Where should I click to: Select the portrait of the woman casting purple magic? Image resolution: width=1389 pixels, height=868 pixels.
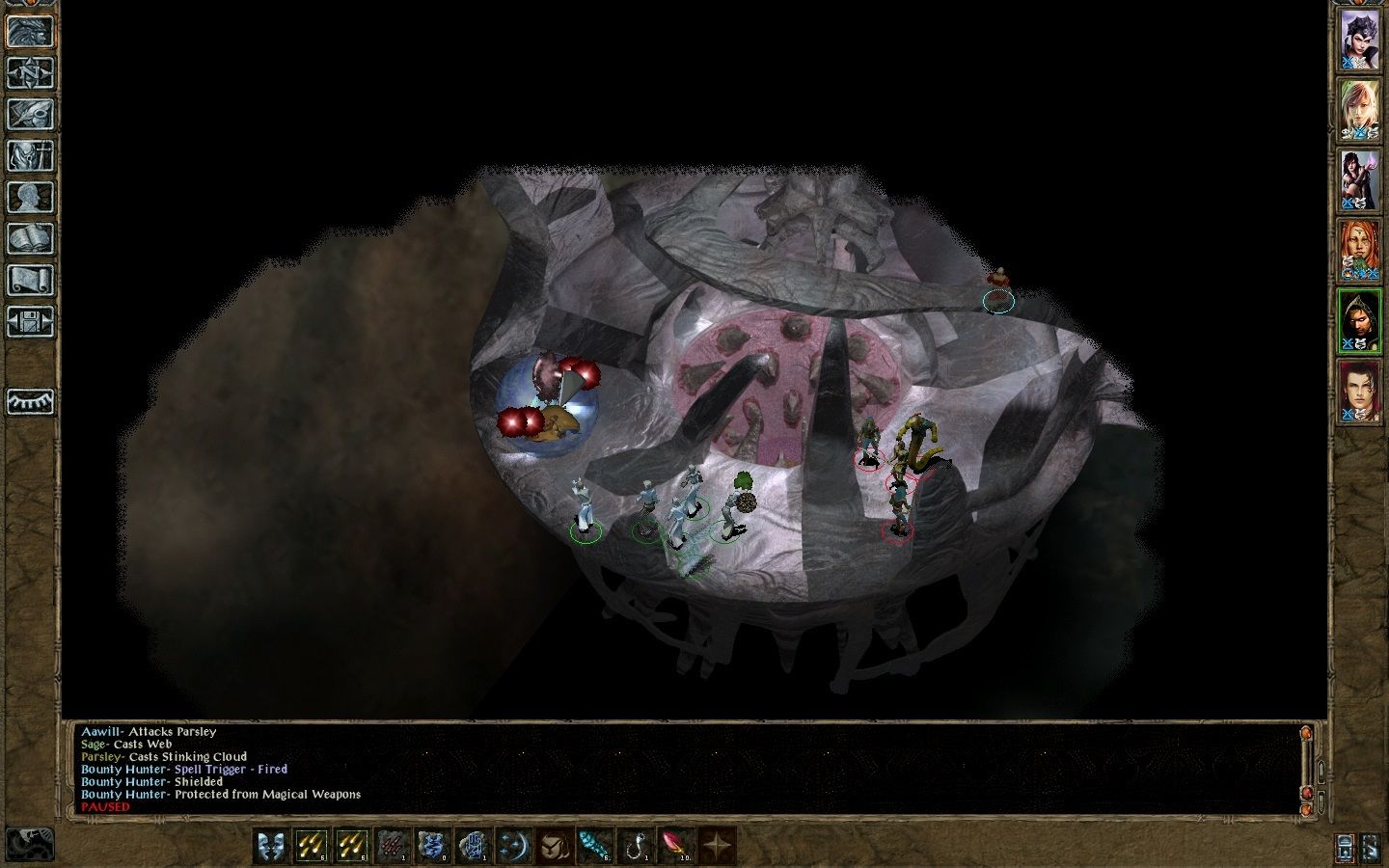(x=1359, y=180)
